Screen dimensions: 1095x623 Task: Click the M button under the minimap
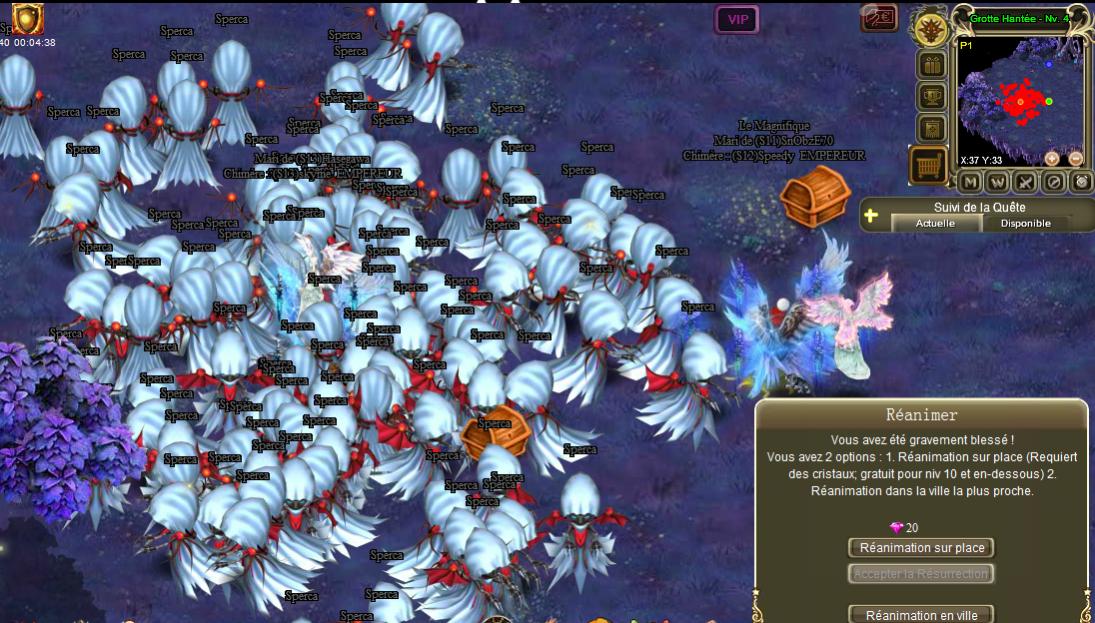(x=970, y=182)
